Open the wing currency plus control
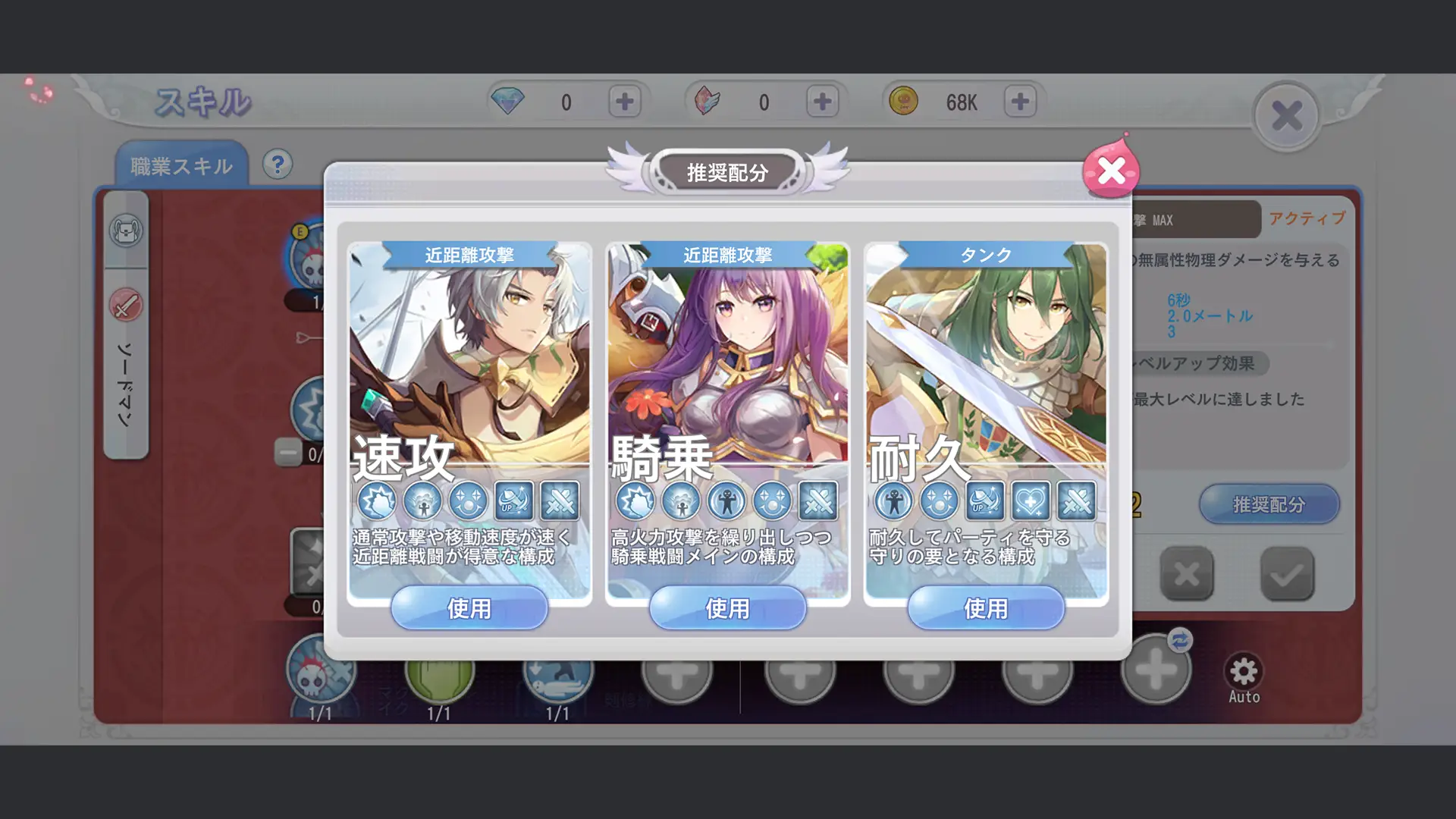Viewport: 1456px width, 819px height. [x=821, y=100]
